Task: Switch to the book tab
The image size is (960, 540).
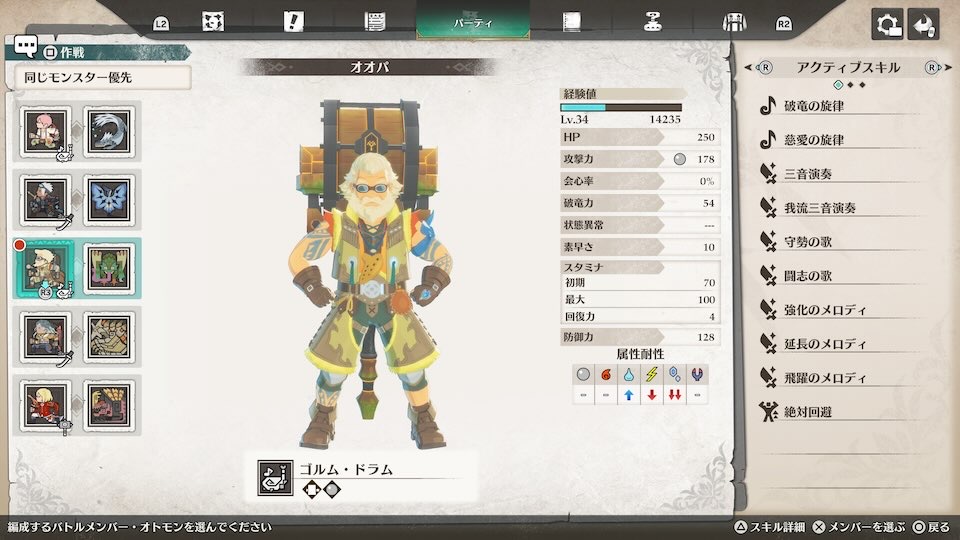Action: [572, 22]
